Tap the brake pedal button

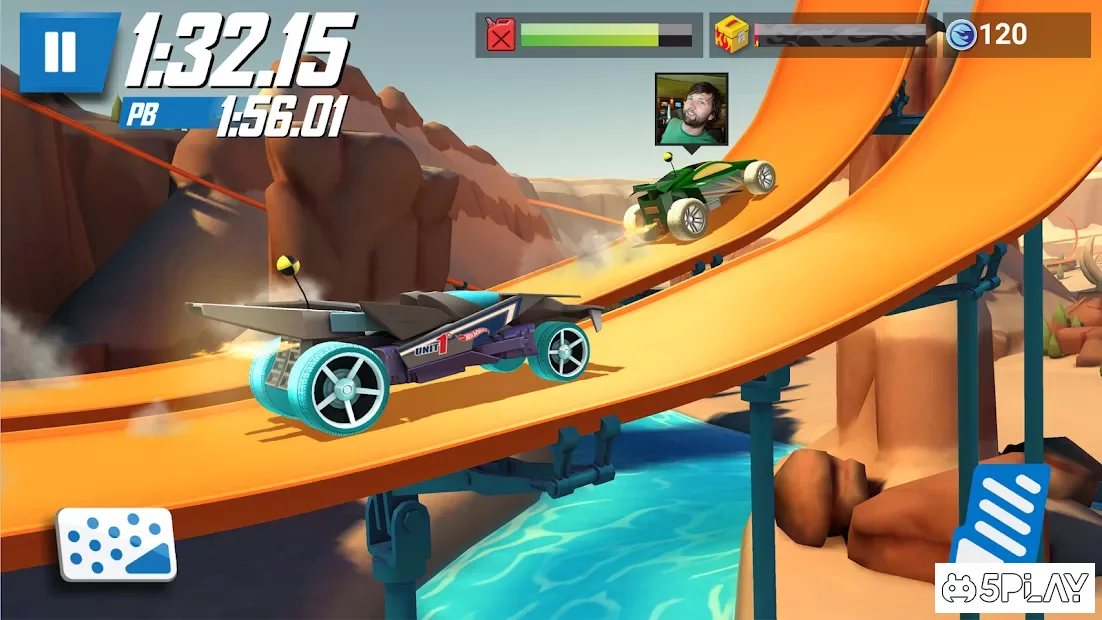pyautogui.click(x=116, y=544)
